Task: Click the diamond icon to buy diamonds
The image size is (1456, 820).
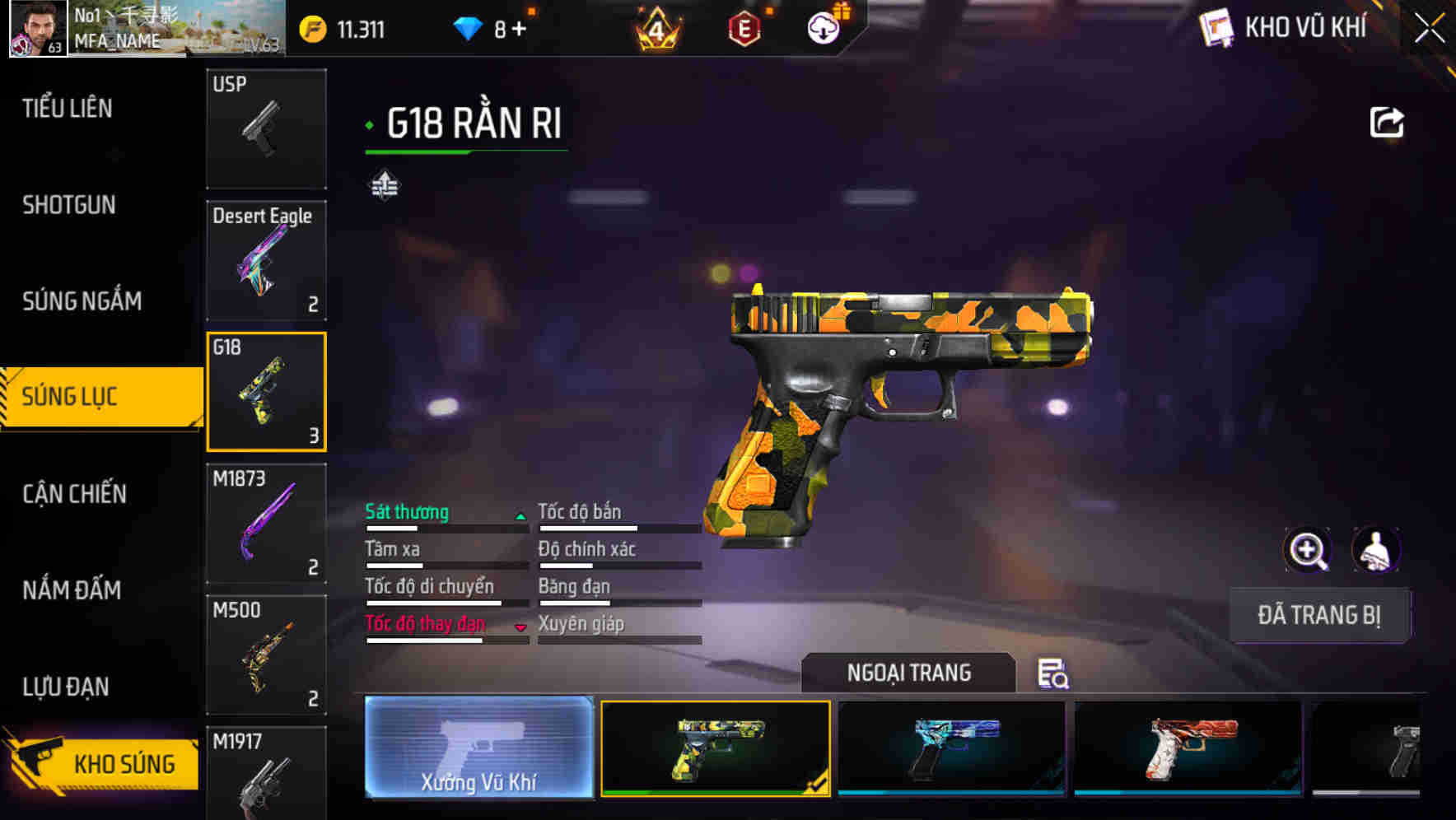Action: pyautogui.click(x=469, y=28)
